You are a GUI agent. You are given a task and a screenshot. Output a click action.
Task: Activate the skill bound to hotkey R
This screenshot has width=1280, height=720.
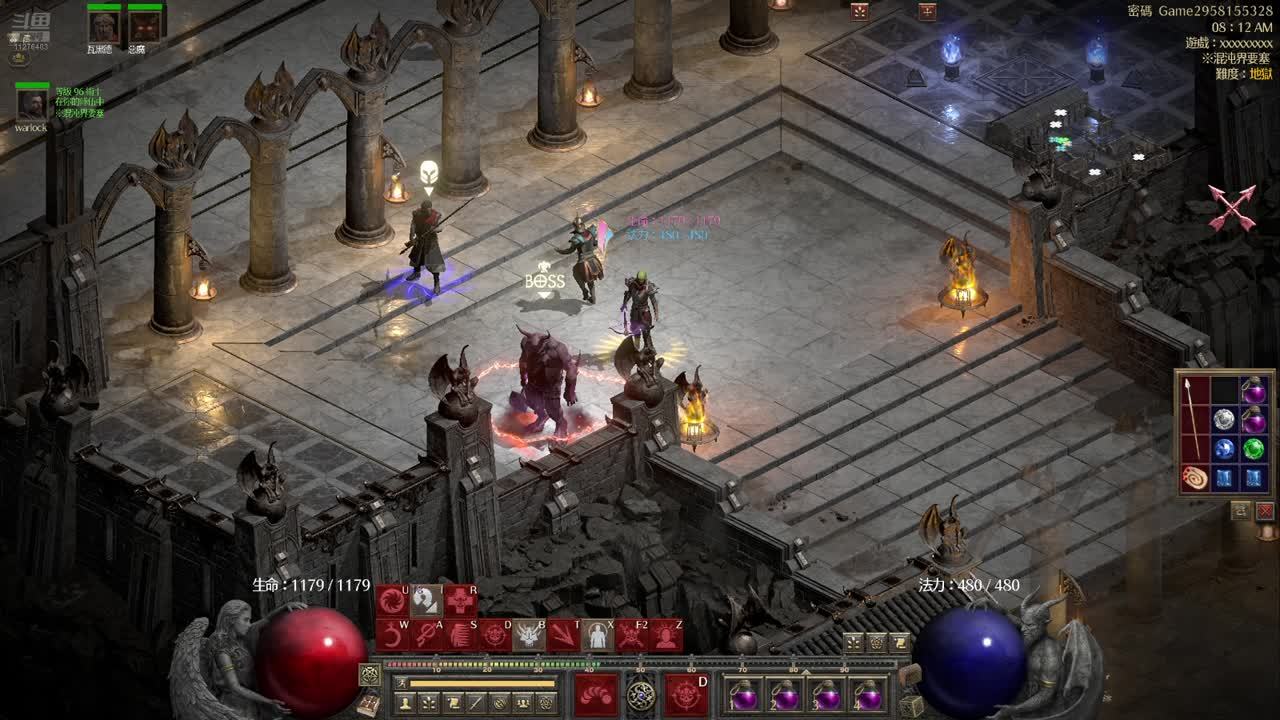click(460, 601)
